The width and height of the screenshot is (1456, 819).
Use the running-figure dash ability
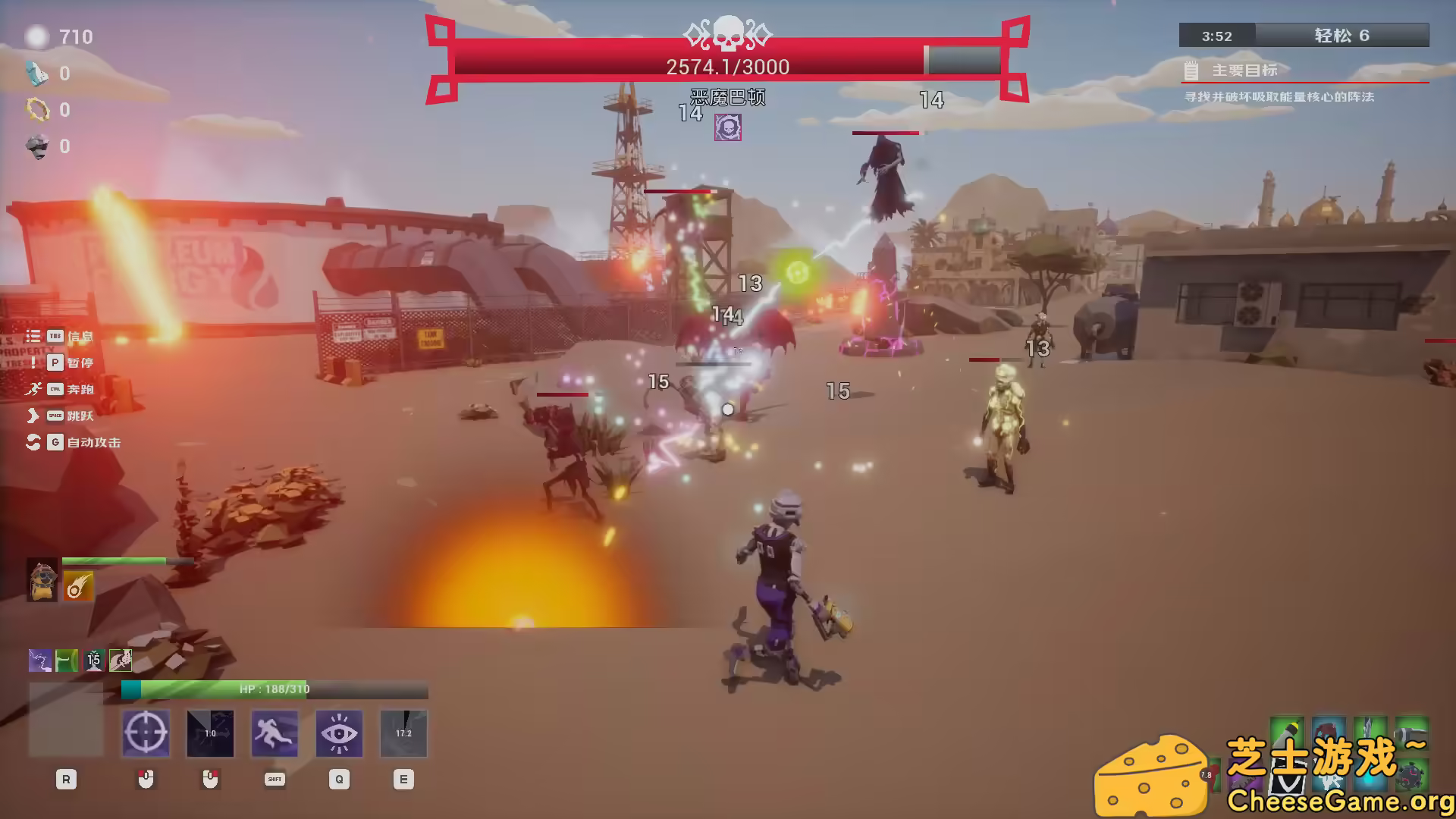pyautogui.click(x=275, y=733)
